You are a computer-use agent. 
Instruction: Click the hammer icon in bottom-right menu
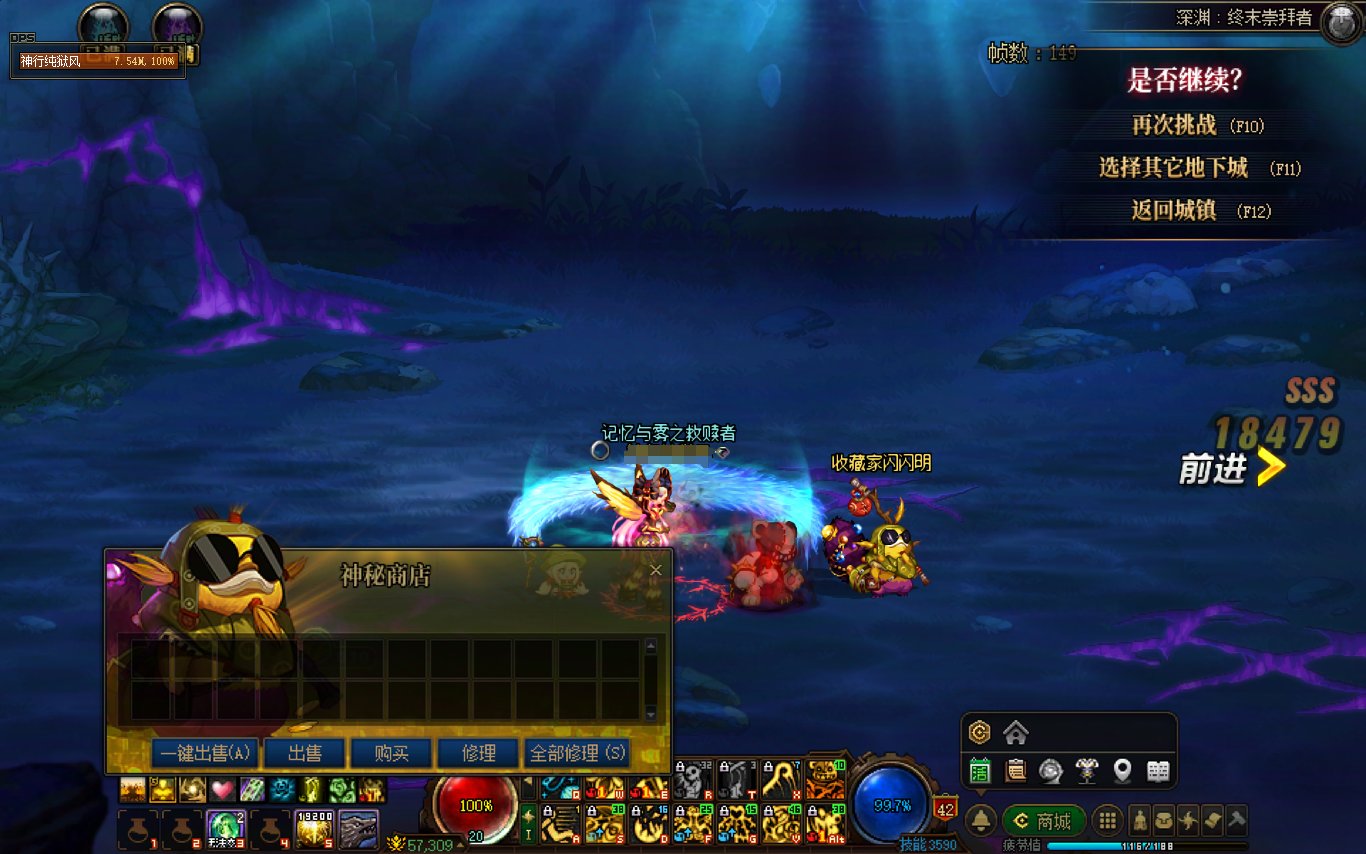point(1237,820)
